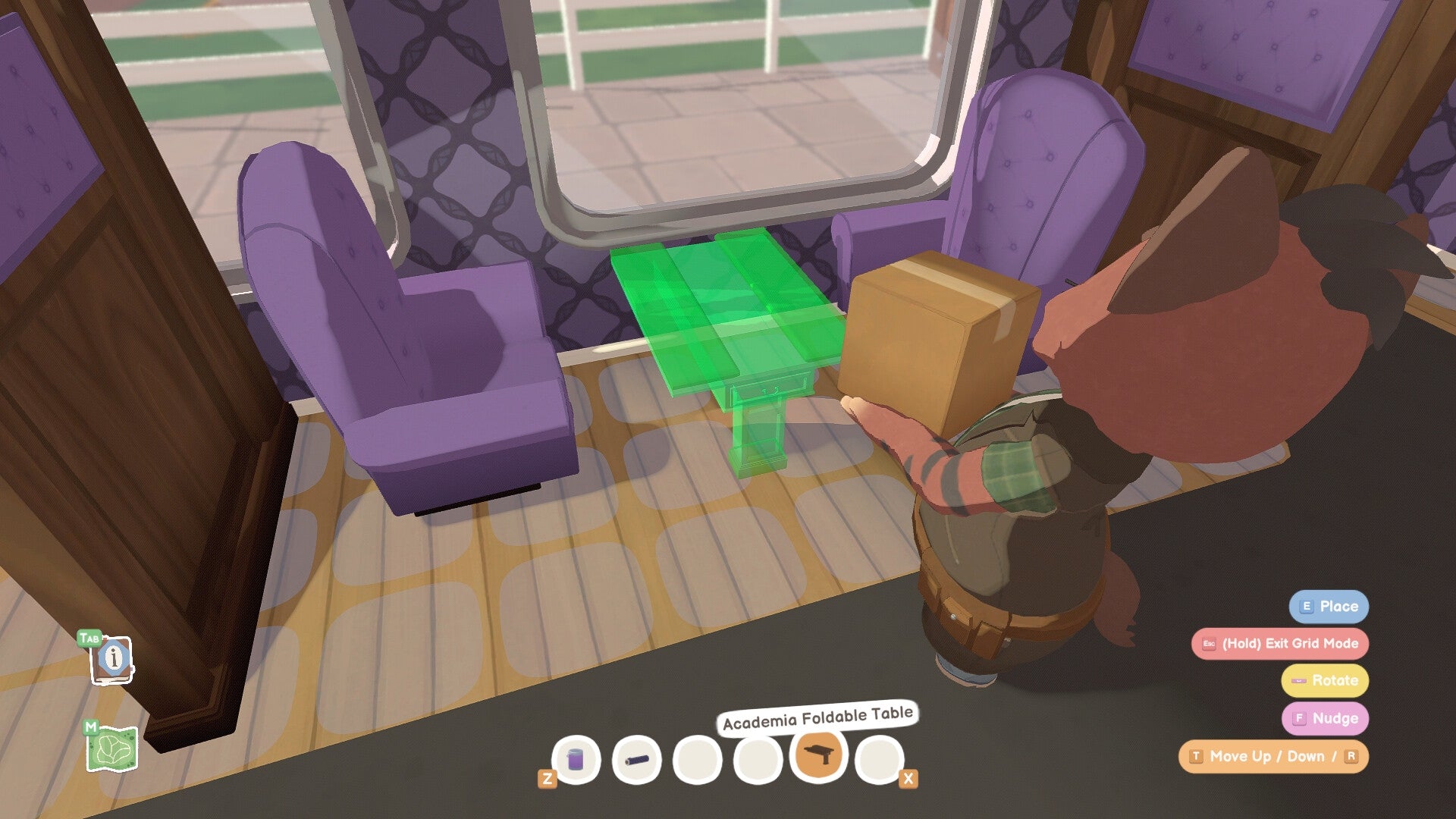Click the Academia Foldable Table name label
Image resolution: width=1456 pixels, height=819 pixels.
[817, 714]
